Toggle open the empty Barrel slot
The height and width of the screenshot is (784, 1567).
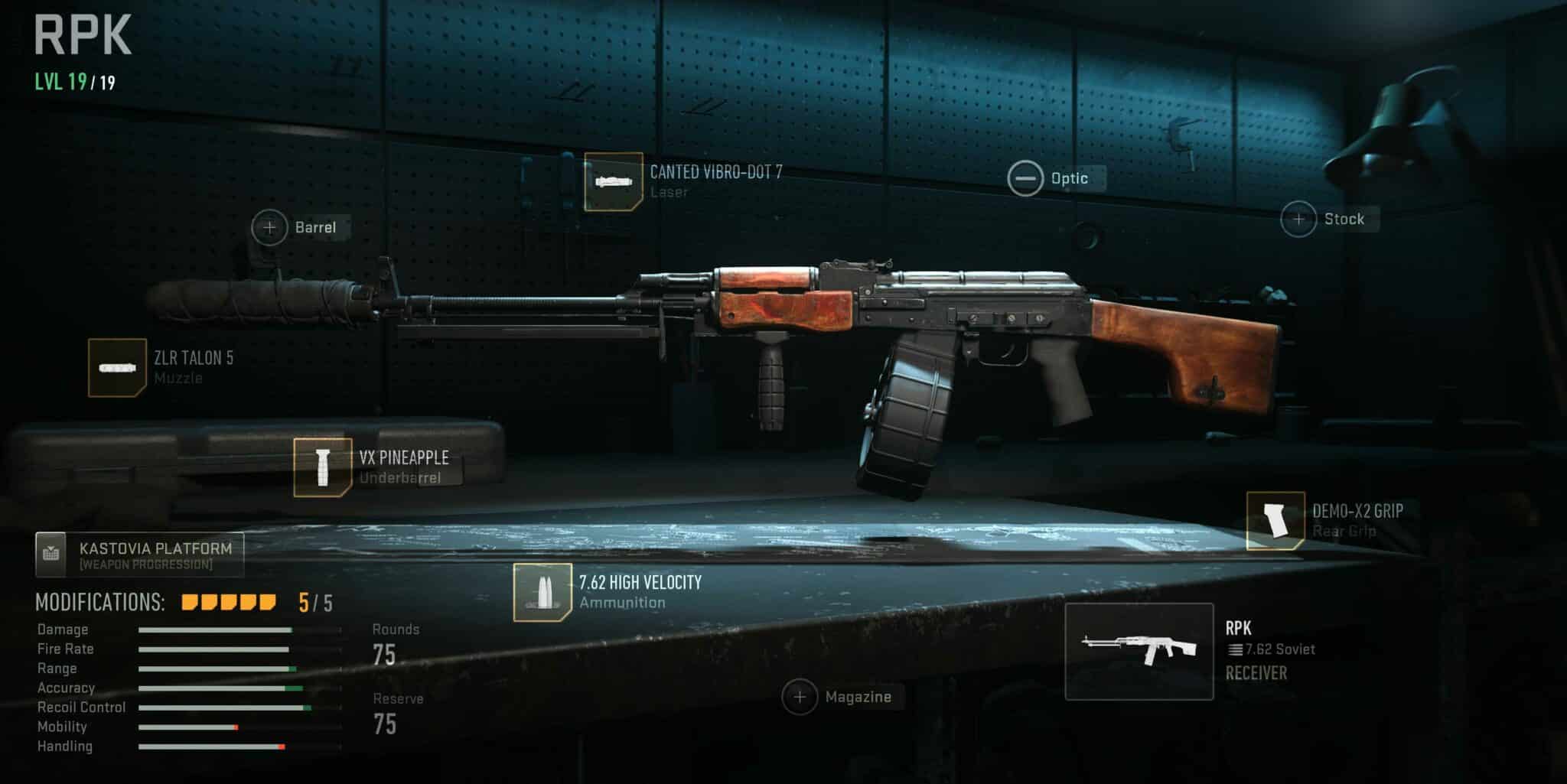269,227
